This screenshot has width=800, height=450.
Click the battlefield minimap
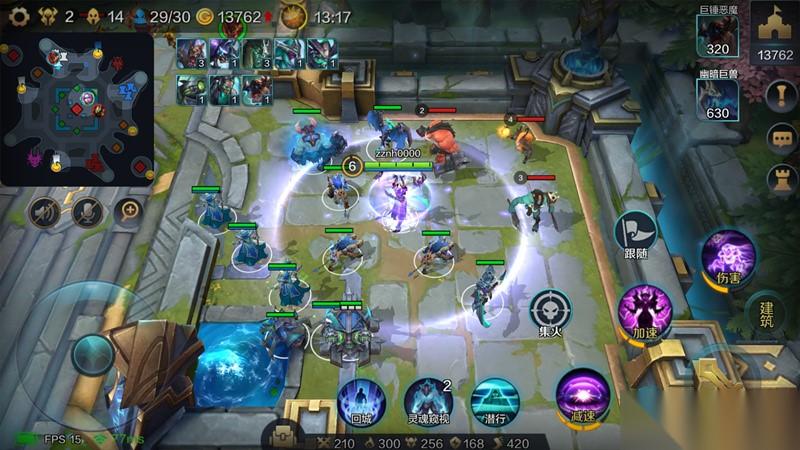76,108
